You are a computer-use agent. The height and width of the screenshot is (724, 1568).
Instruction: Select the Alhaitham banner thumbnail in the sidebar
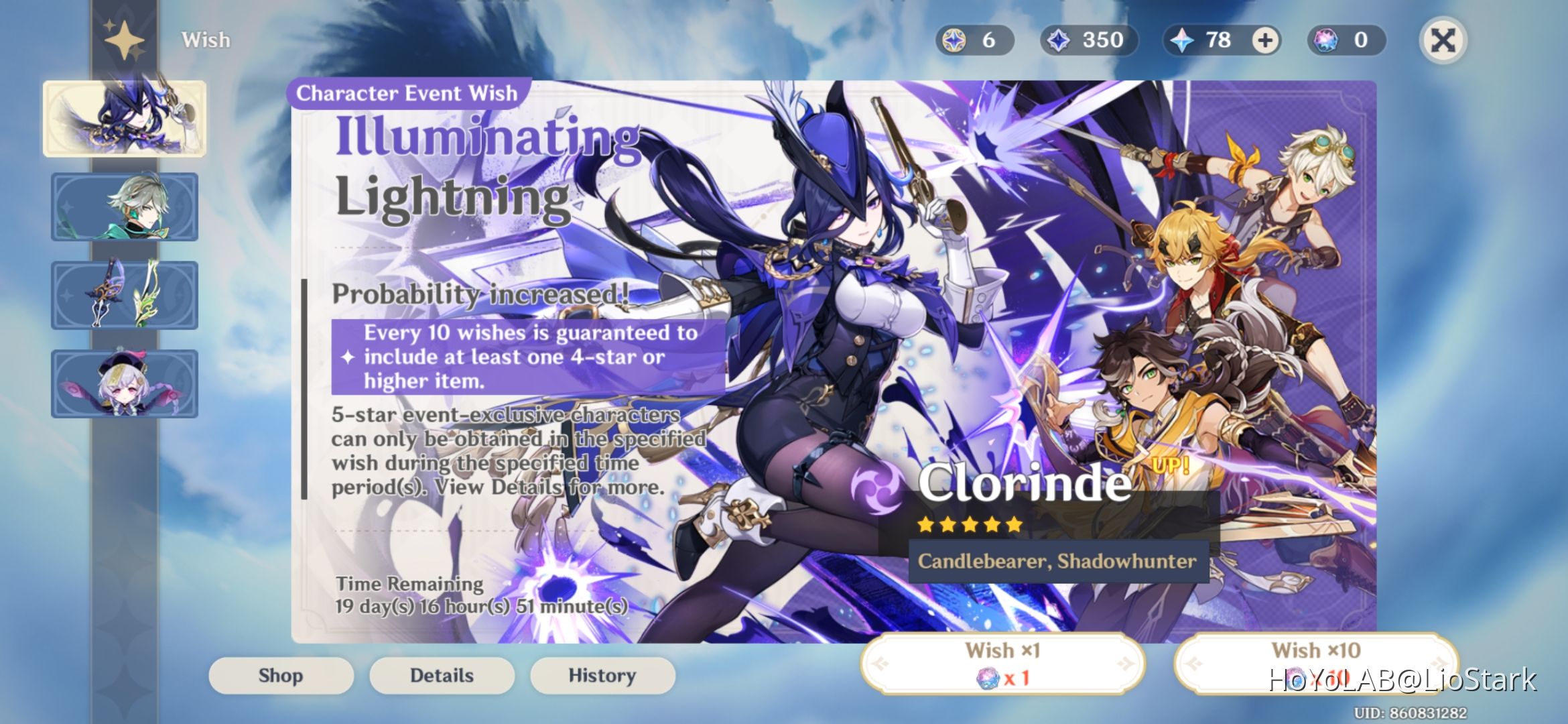coord(125,208)
